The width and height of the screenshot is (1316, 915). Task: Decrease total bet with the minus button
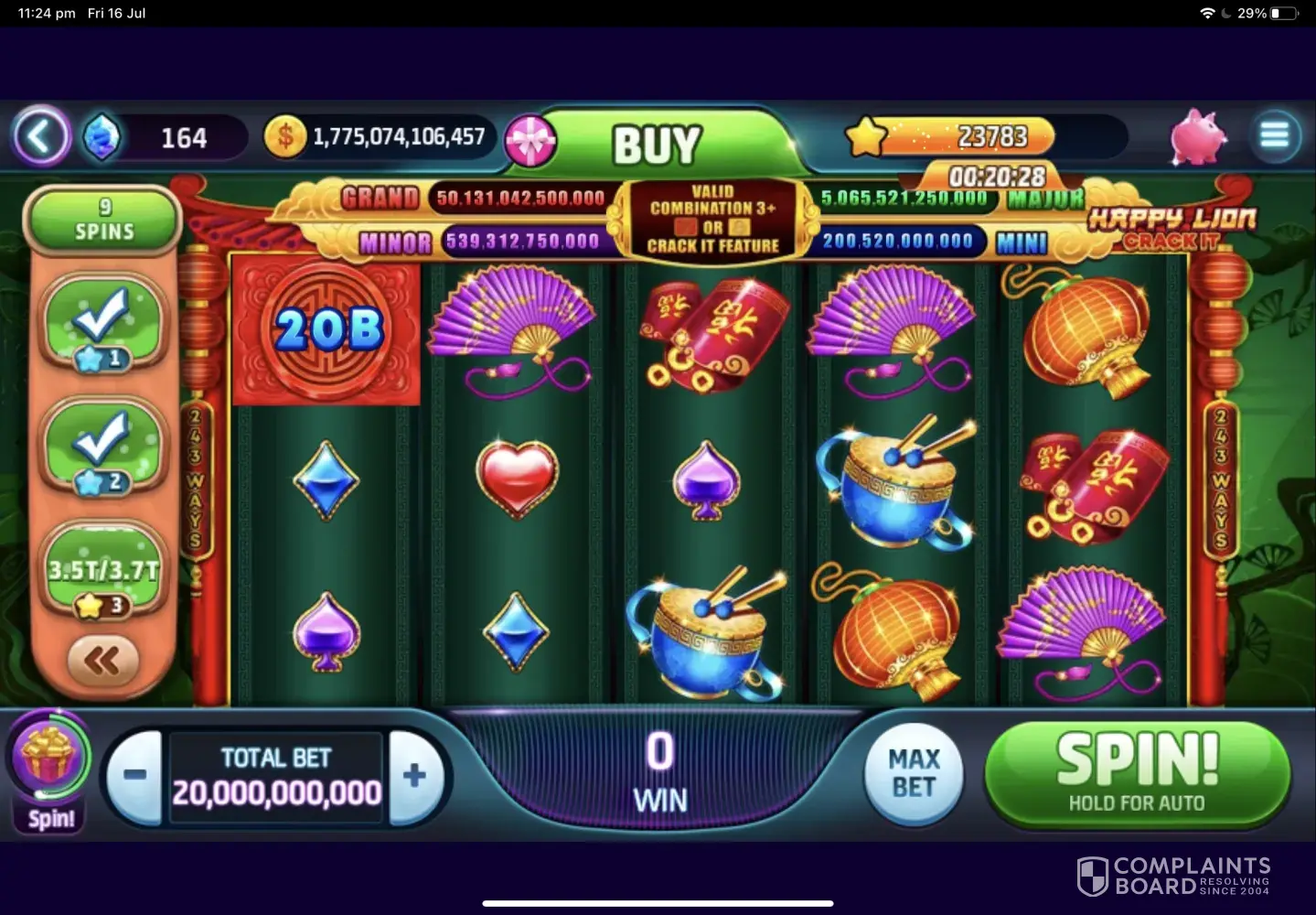click(134, 775)
